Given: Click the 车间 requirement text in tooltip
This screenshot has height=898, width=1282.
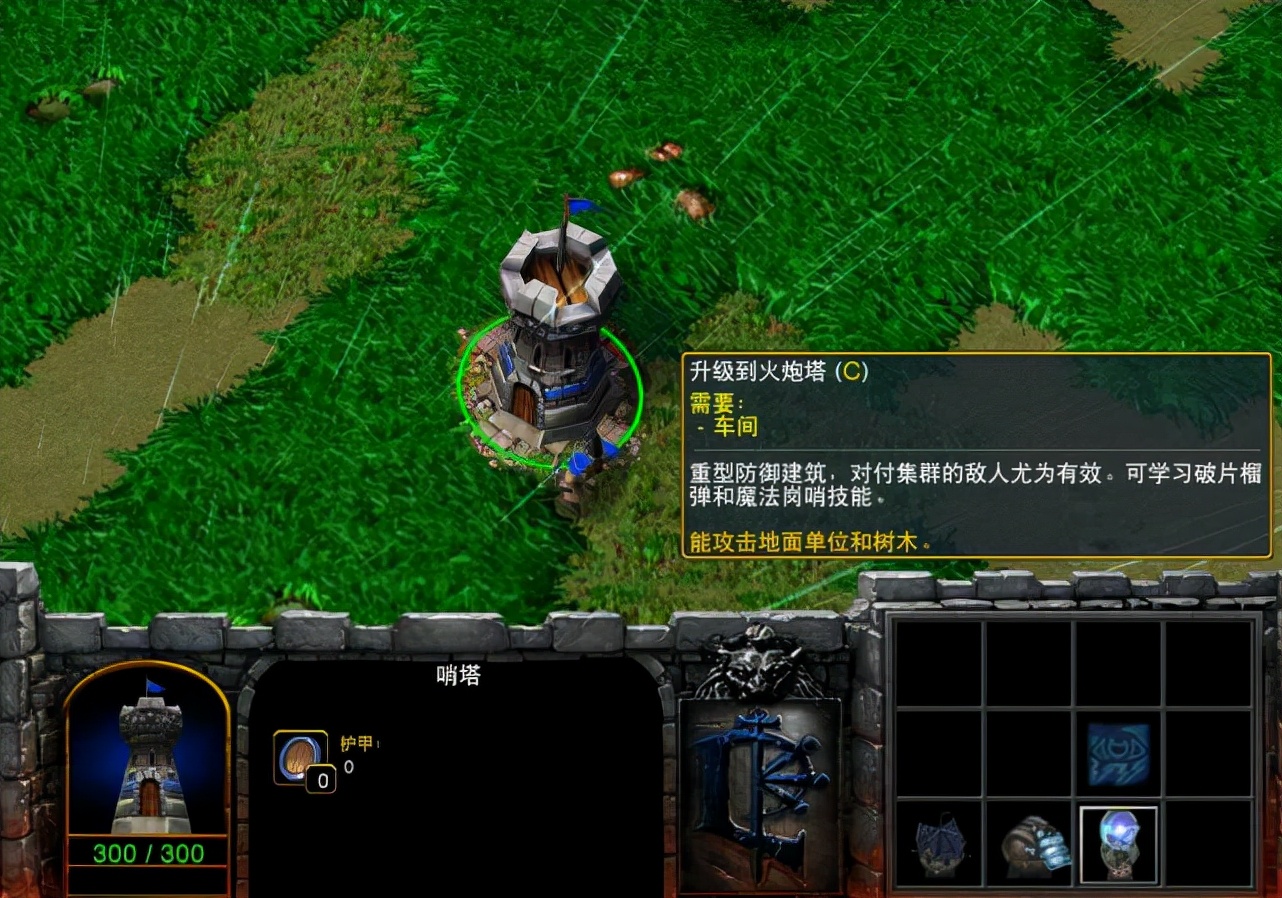Looking at the screenshot, I should 736,426.
